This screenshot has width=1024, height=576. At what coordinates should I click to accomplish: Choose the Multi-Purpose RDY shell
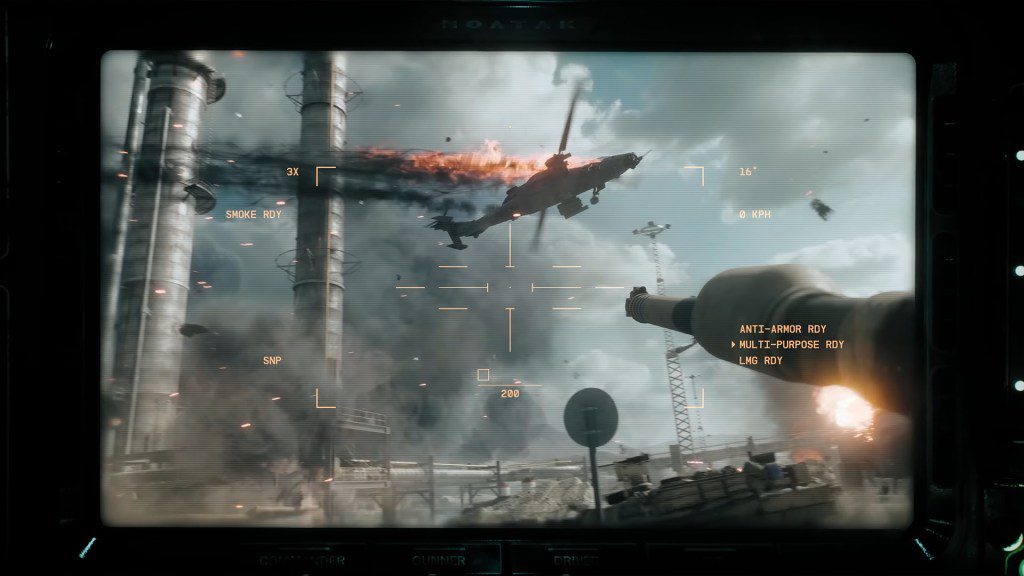[x=791, y=345]
